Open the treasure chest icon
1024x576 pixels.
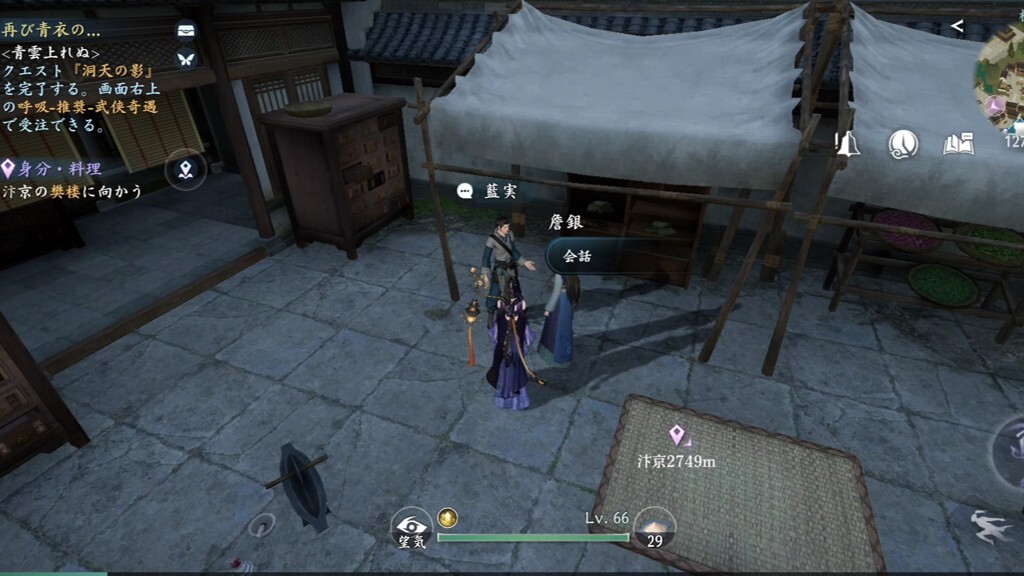(185, 30)
